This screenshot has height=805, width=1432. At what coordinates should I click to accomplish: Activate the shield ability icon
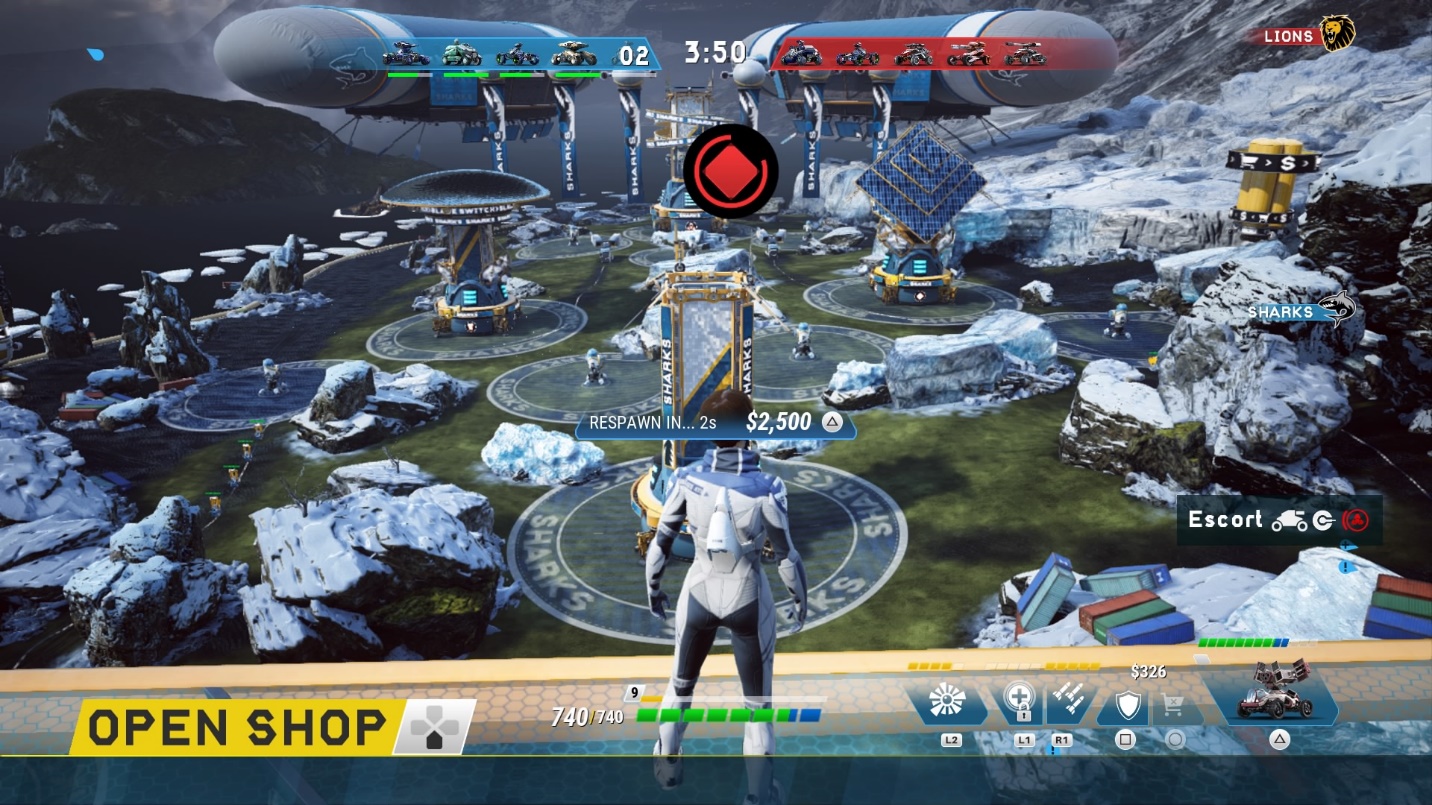(1128, 706)
